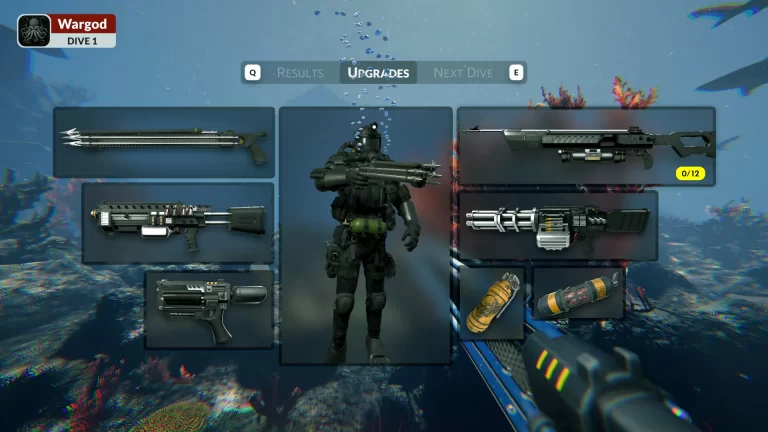
Task: Open the Next Dive tab
Action: click(x=463, y=73)
